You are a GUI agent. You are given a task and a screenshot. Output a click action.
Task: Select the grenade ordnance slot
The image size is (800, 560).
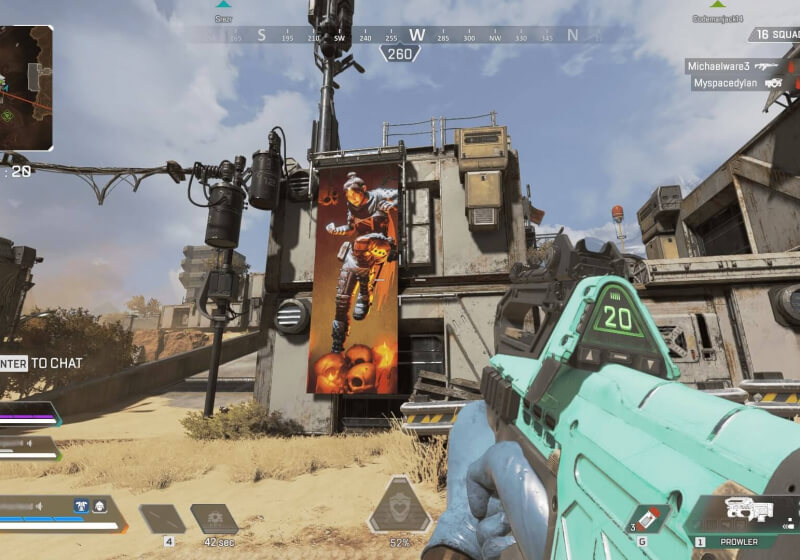click(x=647, y=520)
